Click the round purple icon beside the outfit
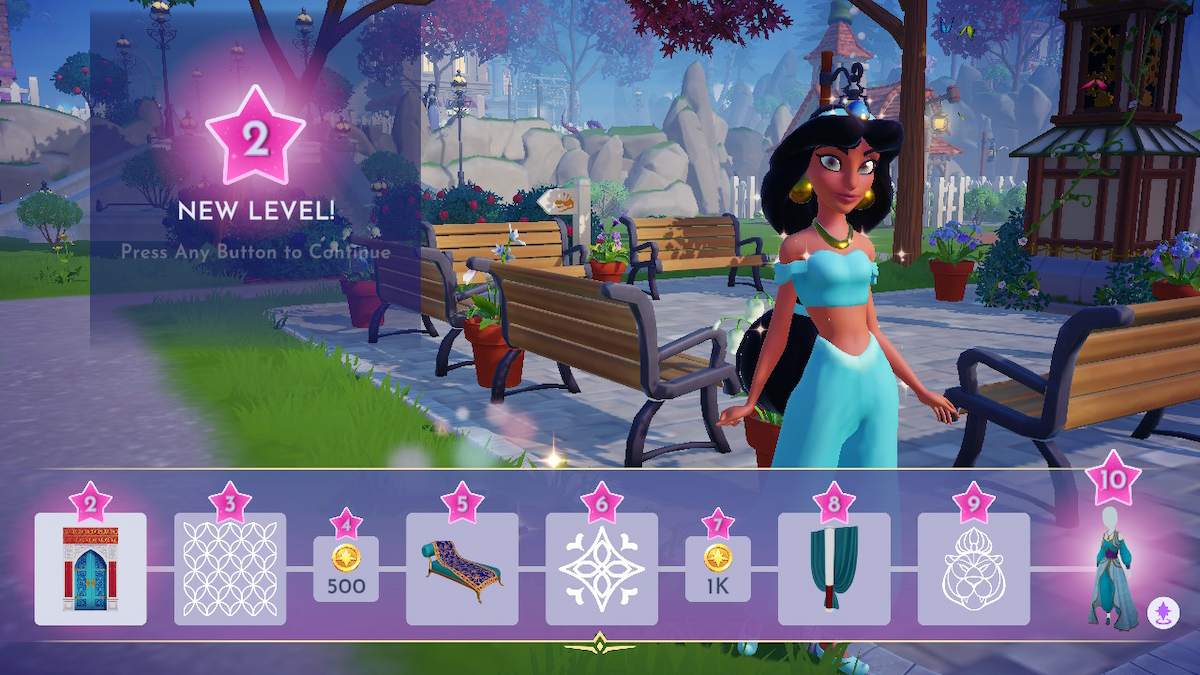1200x675 pixels. click(x=1162, y=610)
